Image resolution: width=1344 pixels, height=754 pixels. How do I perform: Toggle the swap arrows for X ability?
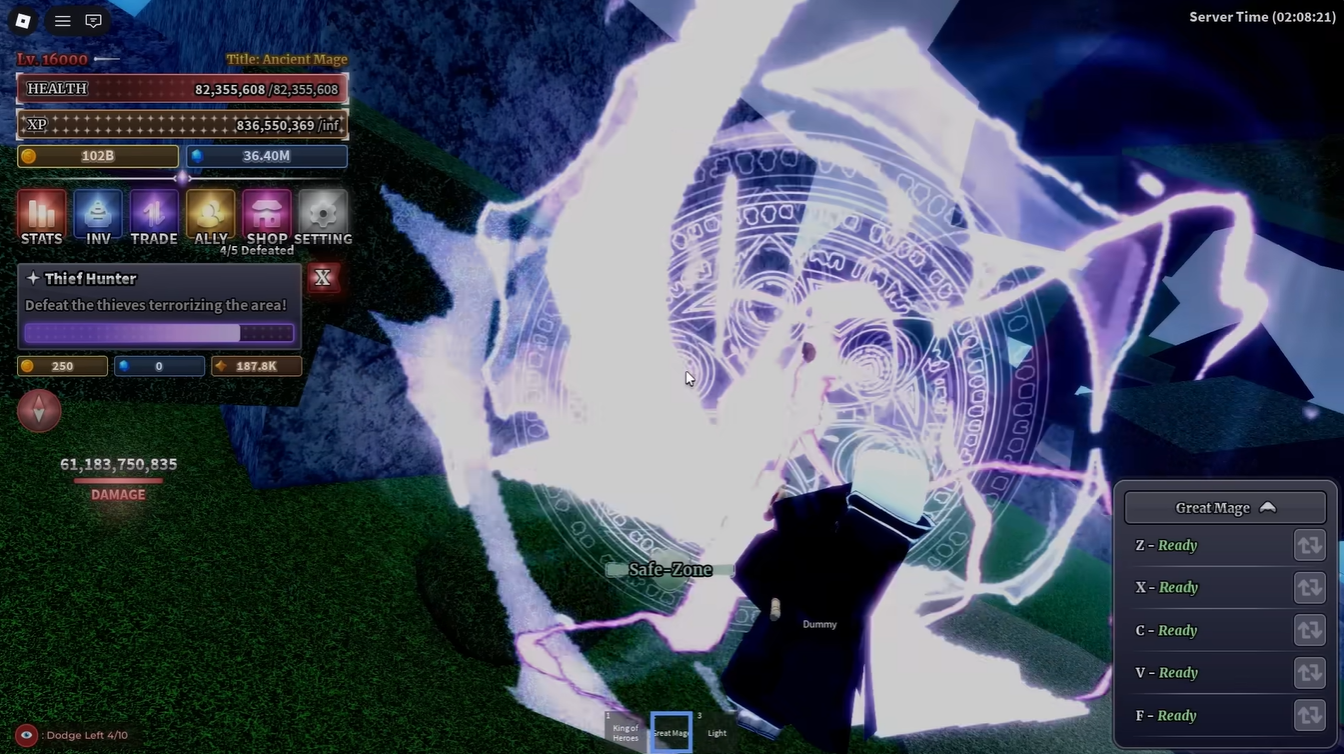[x=1310, y=587]
